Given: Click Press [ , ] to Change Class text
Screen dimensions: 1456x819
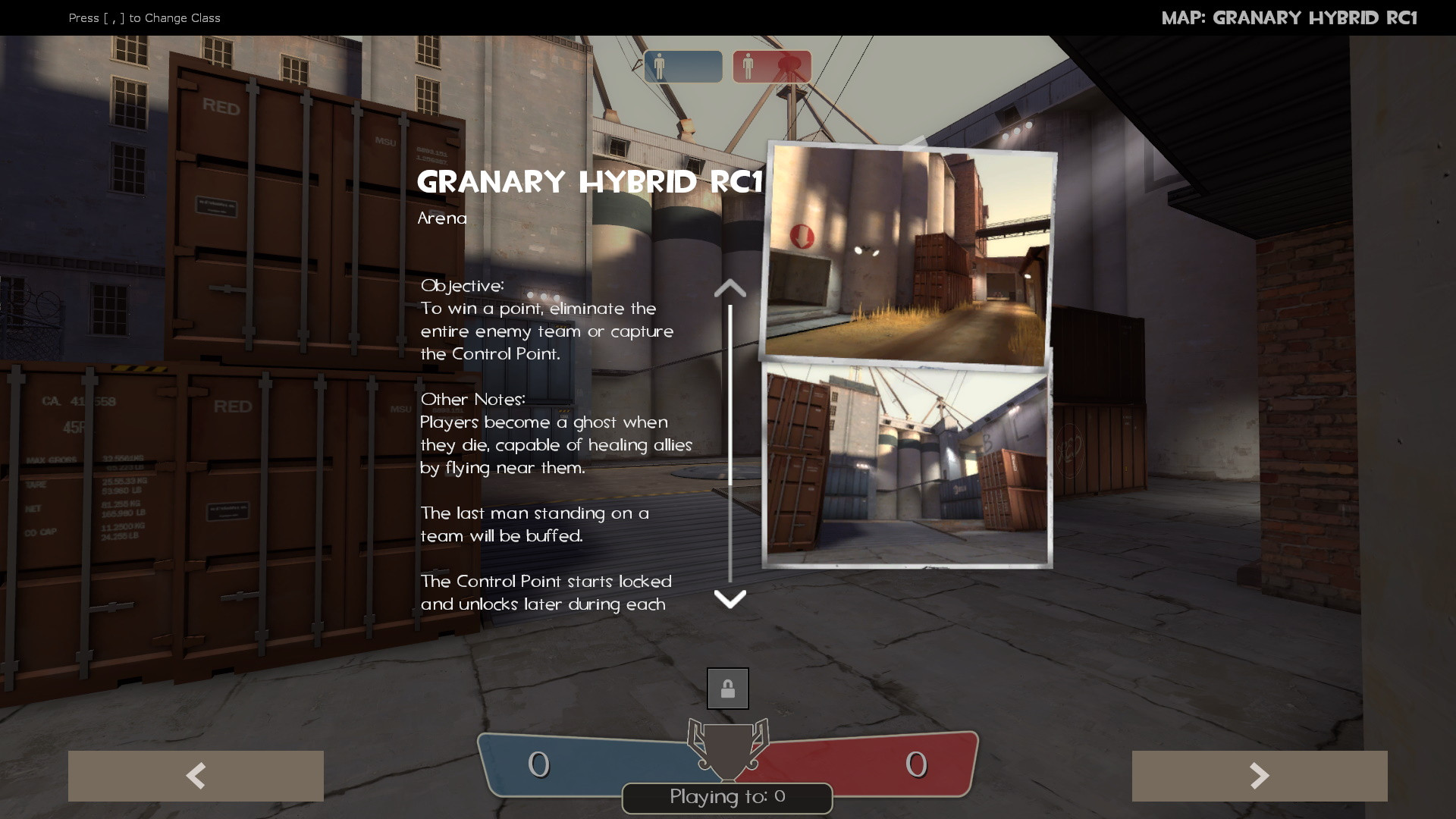Looking at the screenshot, I should tap(144, 17).
